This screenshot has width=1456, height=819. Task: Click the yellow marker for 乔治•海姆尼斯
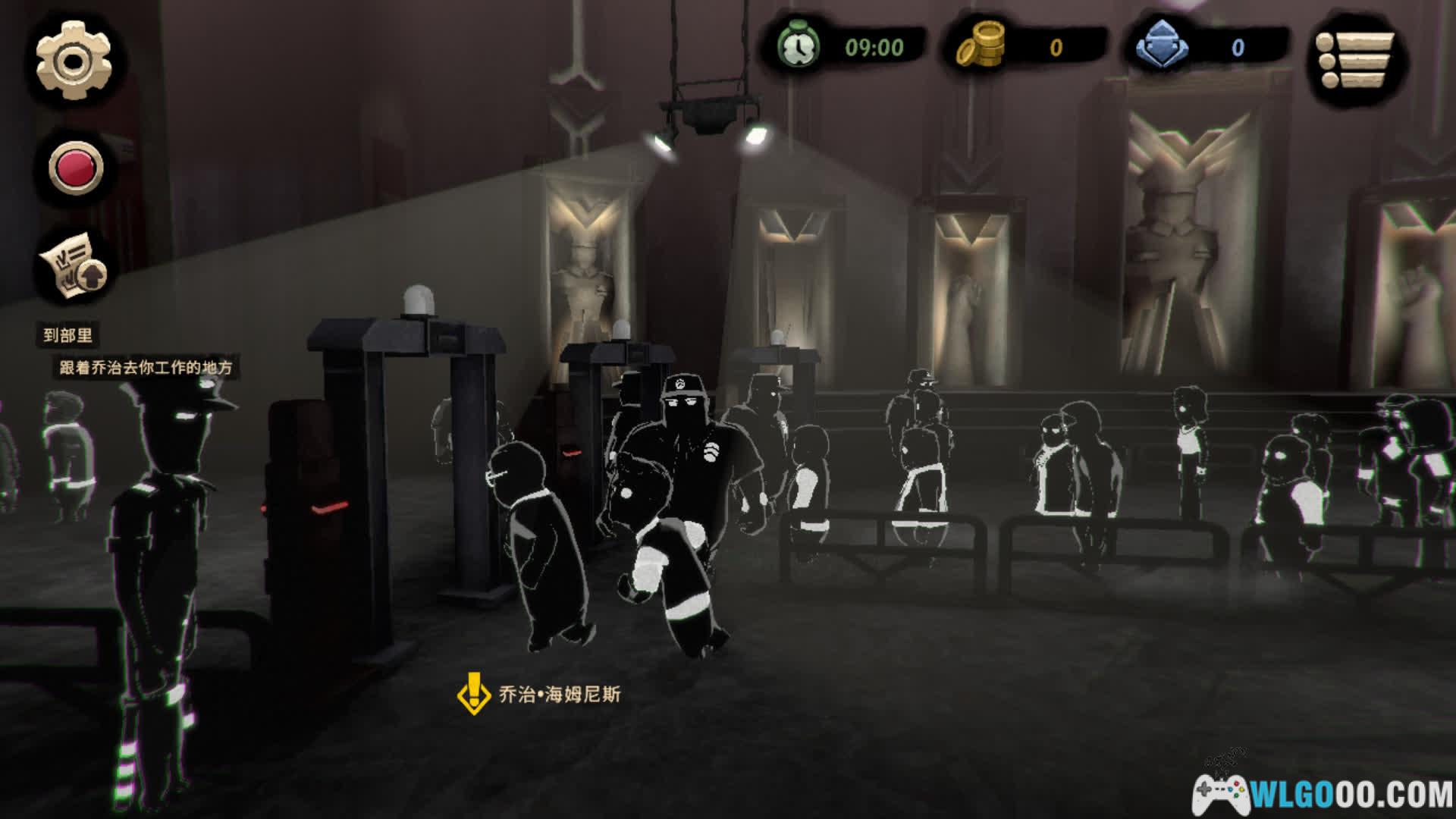pos(474,693)
